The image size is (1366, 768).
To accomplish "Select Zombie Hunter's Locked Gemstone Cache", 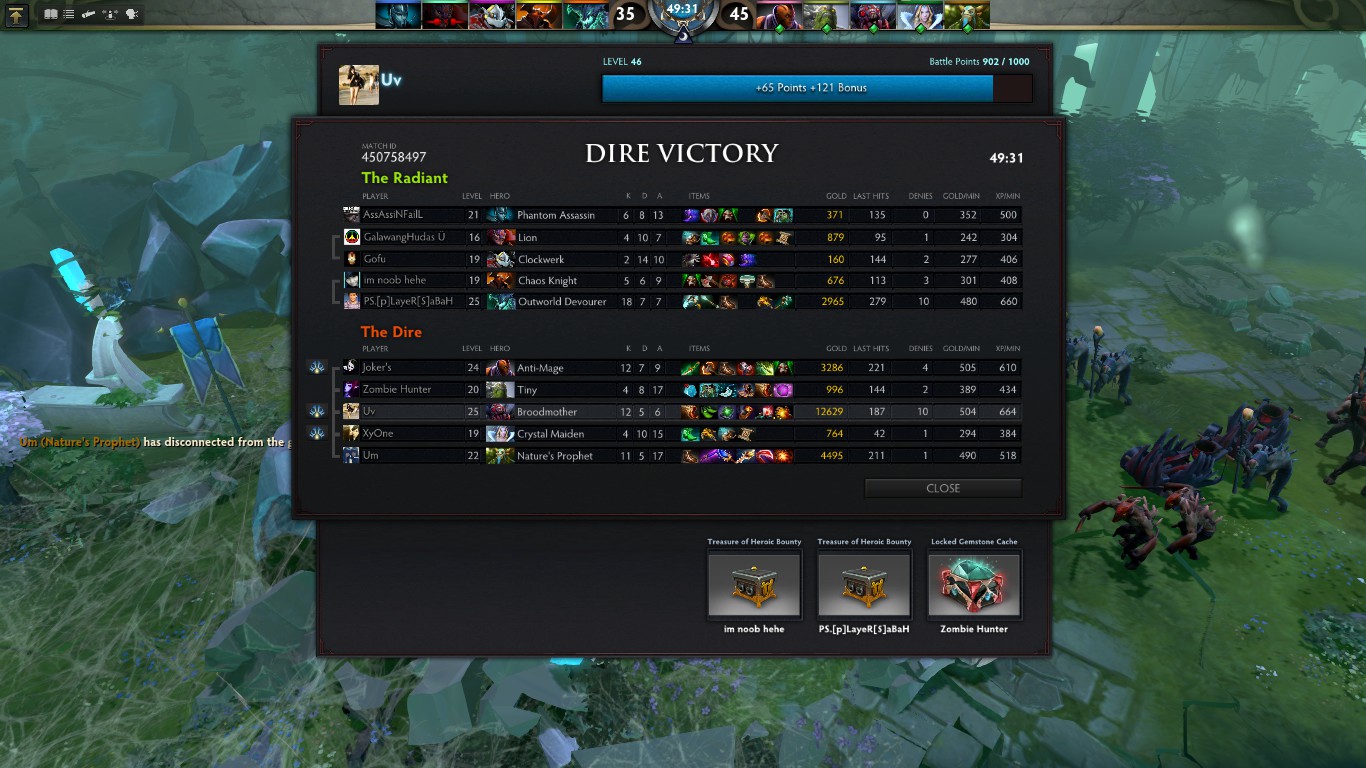I will coord(974,585).
